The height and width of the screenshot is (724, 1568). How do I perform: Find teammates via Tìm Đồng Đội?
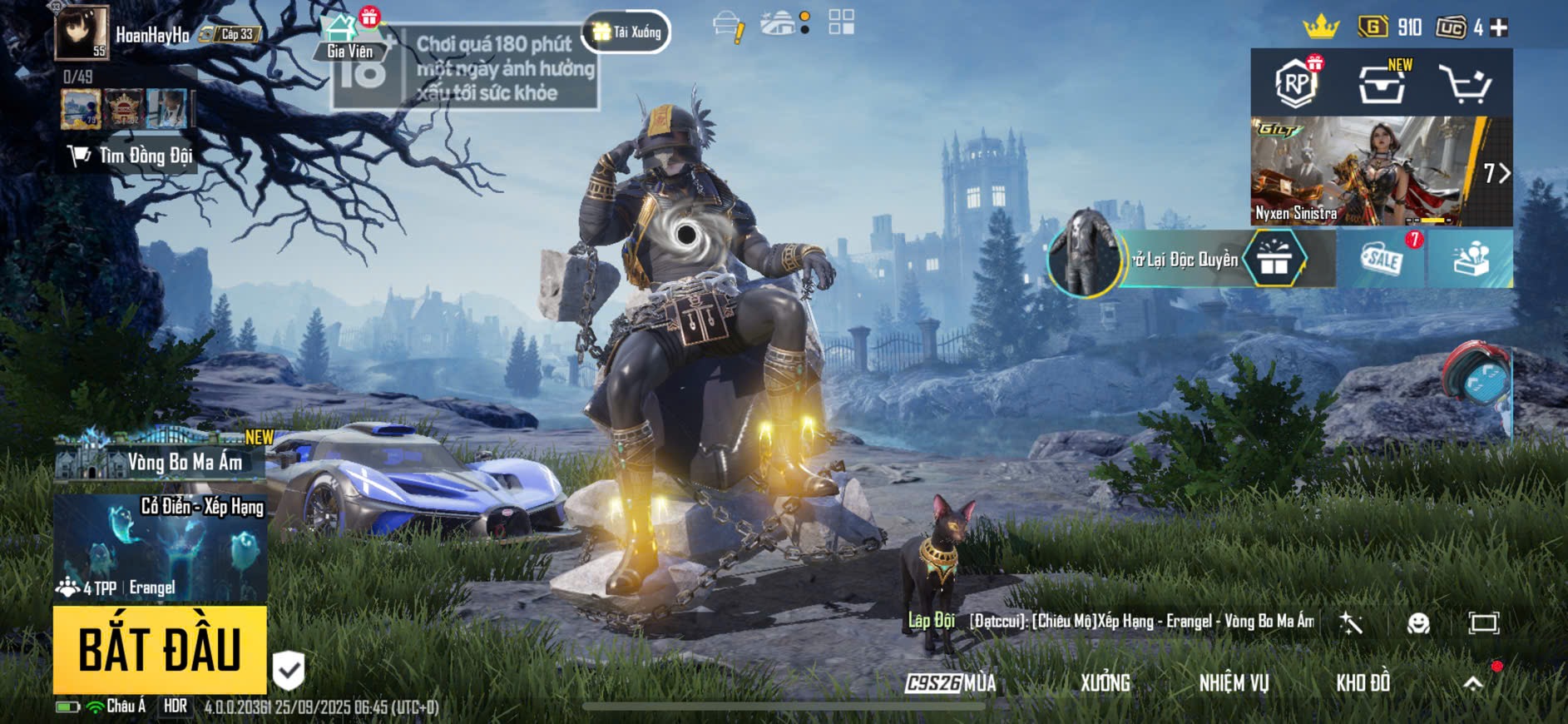point(131,156)
